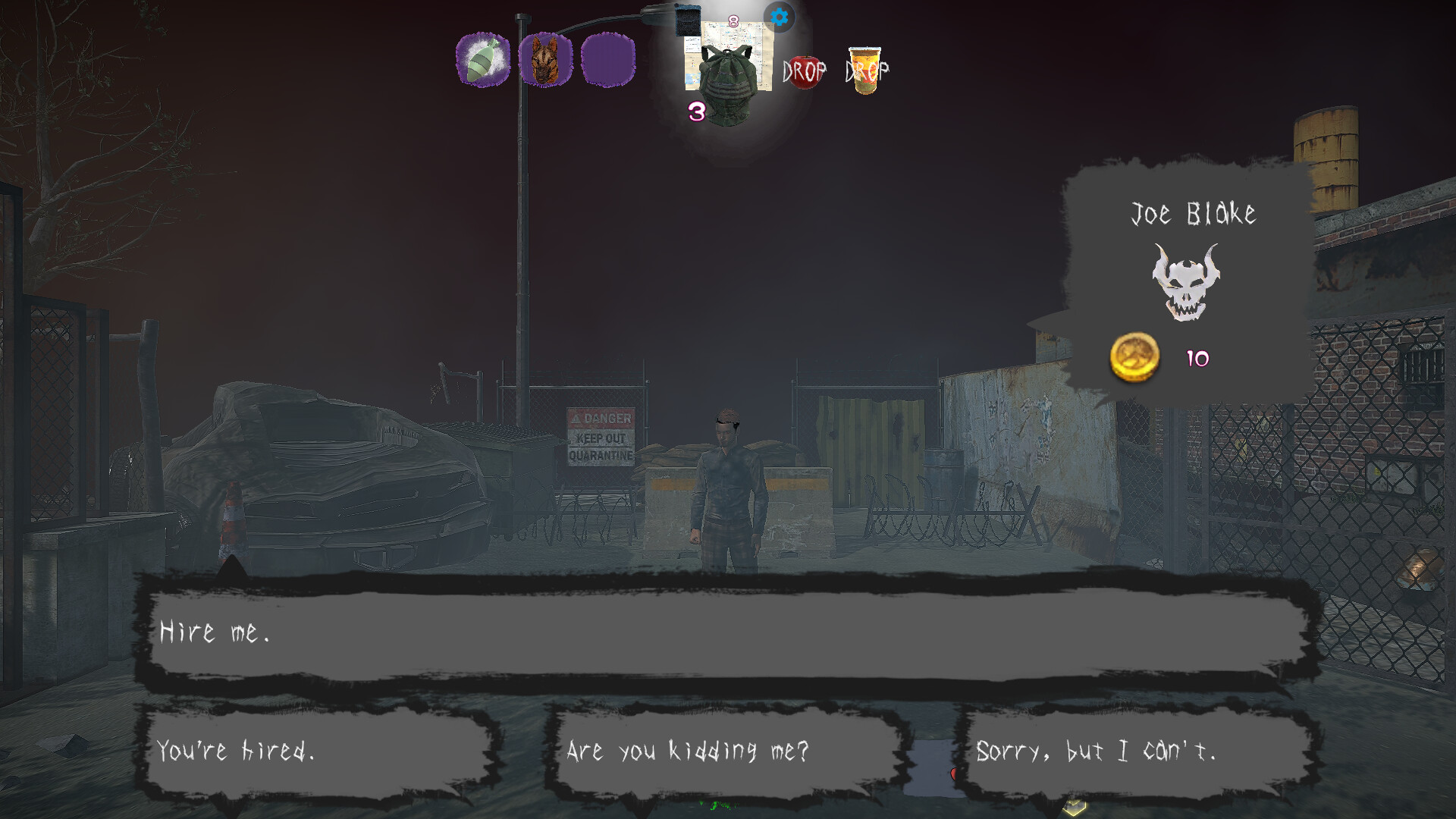Decline with 'Sorry, but I can't.'

[x=1098, y=751]
